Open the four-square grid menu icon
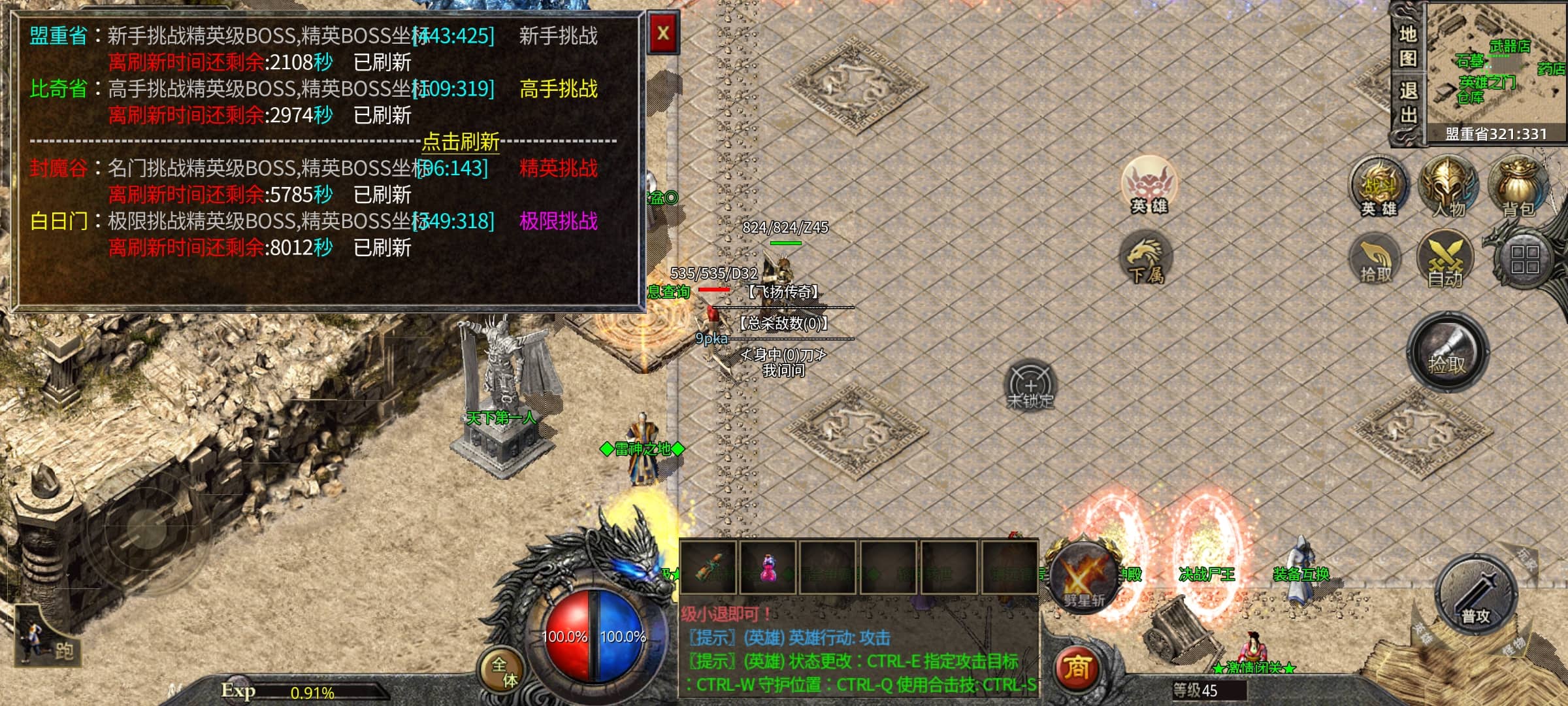 [1524, 260]
